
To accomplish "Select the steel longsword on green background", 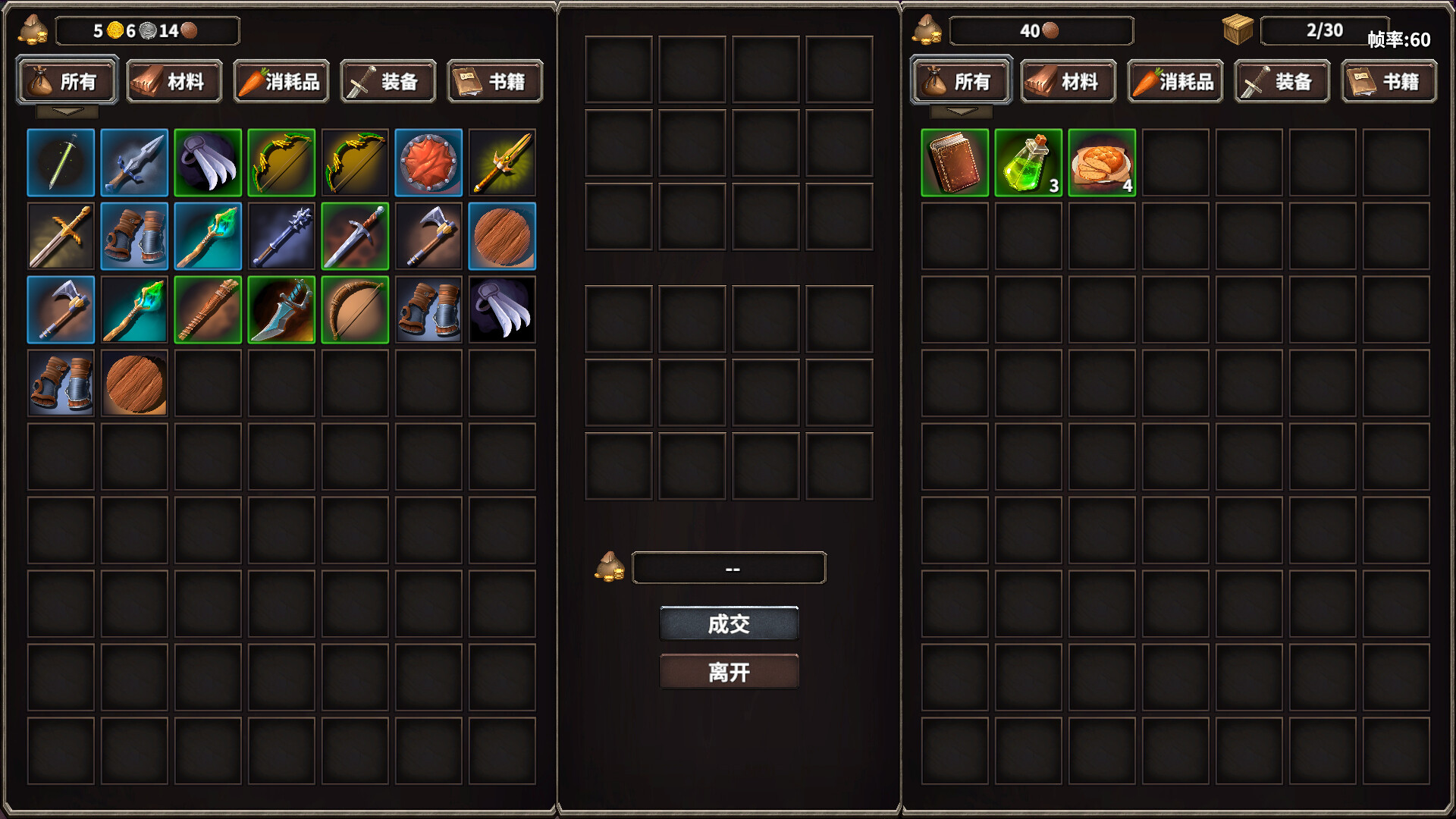I will coord(354,237).
